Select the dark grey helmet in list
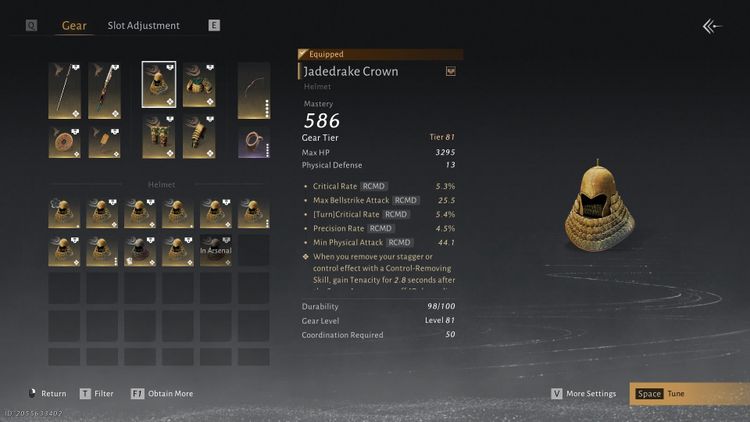Image resolution: width=750 pixels, height=422 pixels. tap(139, 249)
